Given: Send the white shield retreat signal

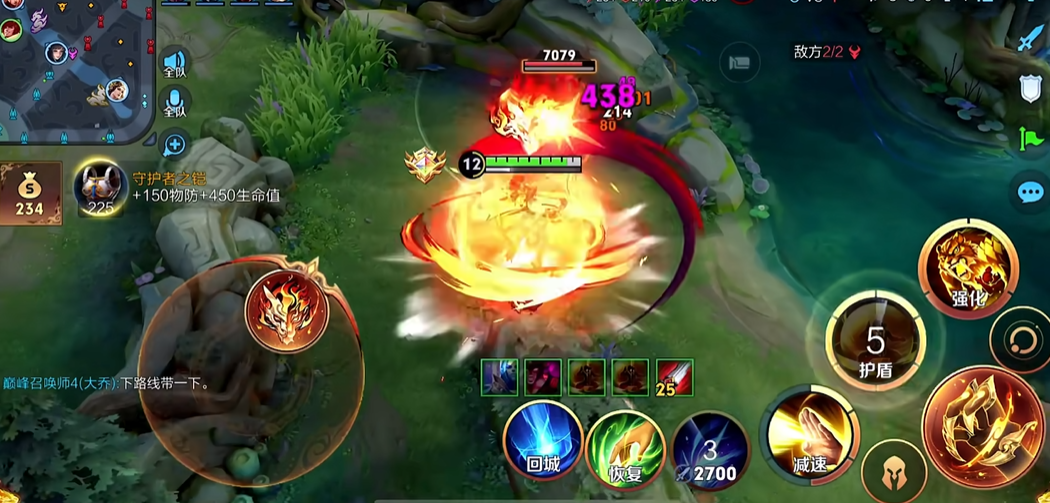Looking at the screenshot, I should click(1031, 89).
